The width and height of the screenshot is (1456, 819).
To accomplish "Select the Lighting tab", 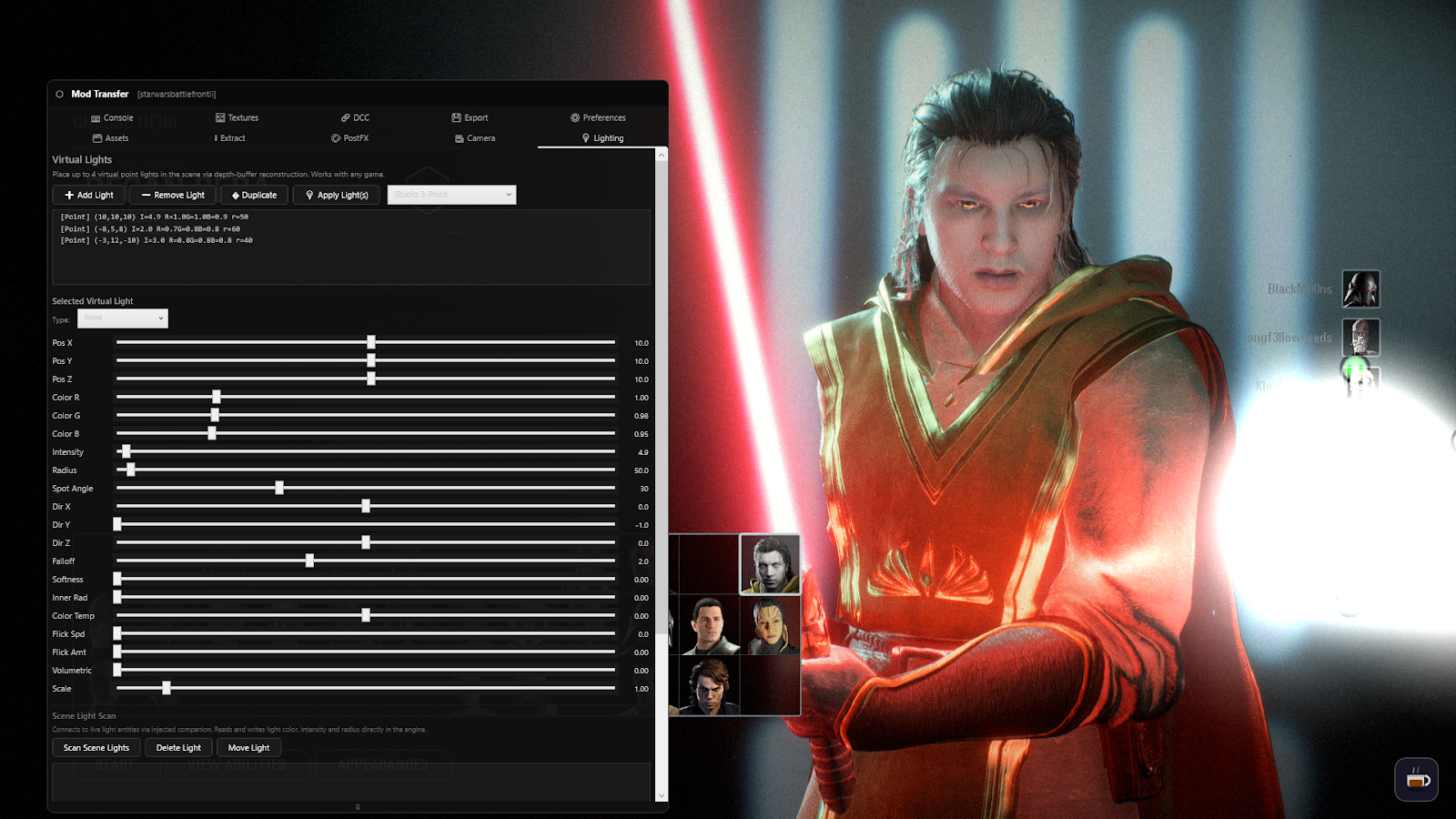I will pyautogui.click(x=602, y=137).
